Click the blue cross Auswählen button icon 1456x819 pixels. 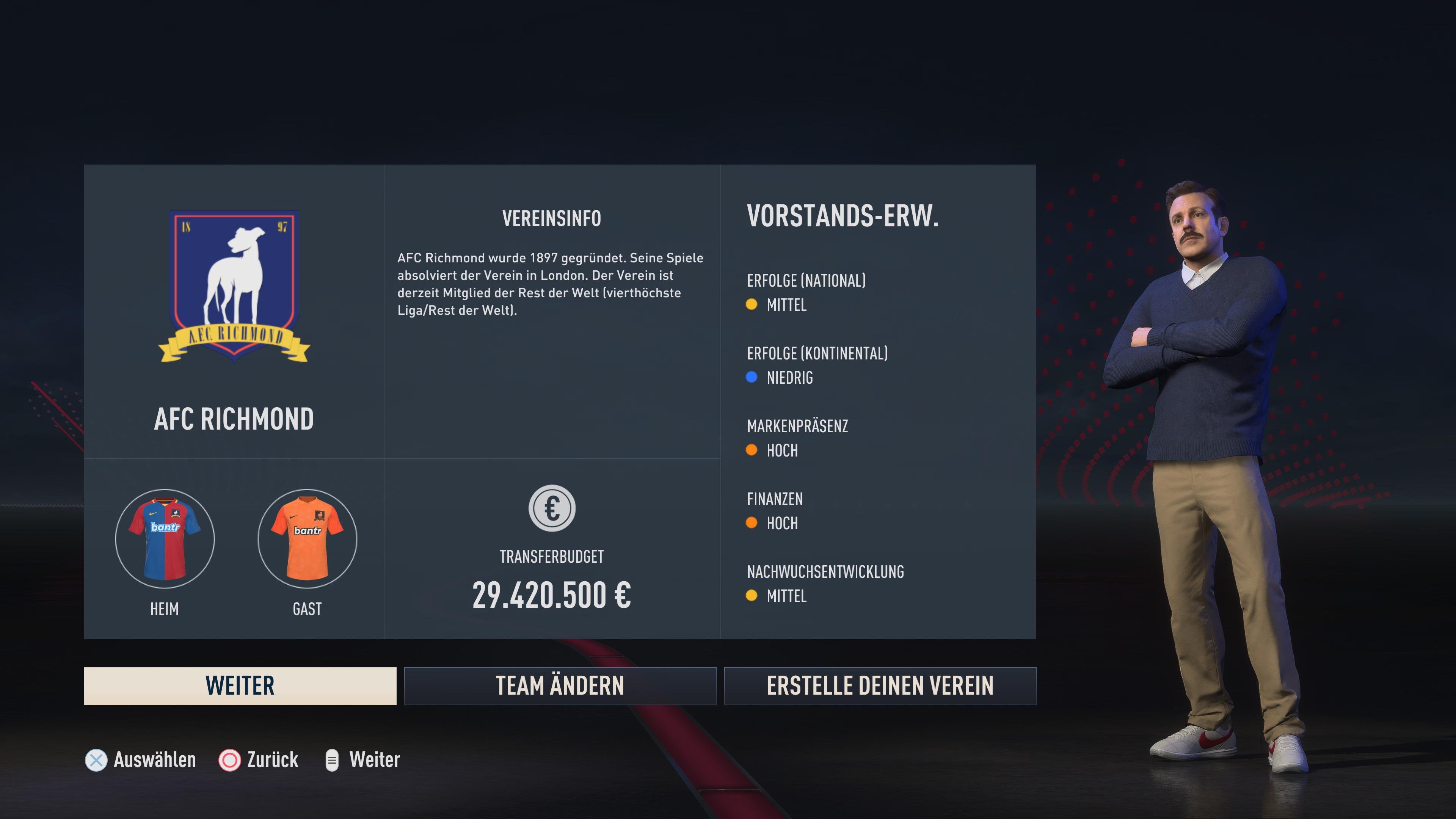(x=96, y=760)
